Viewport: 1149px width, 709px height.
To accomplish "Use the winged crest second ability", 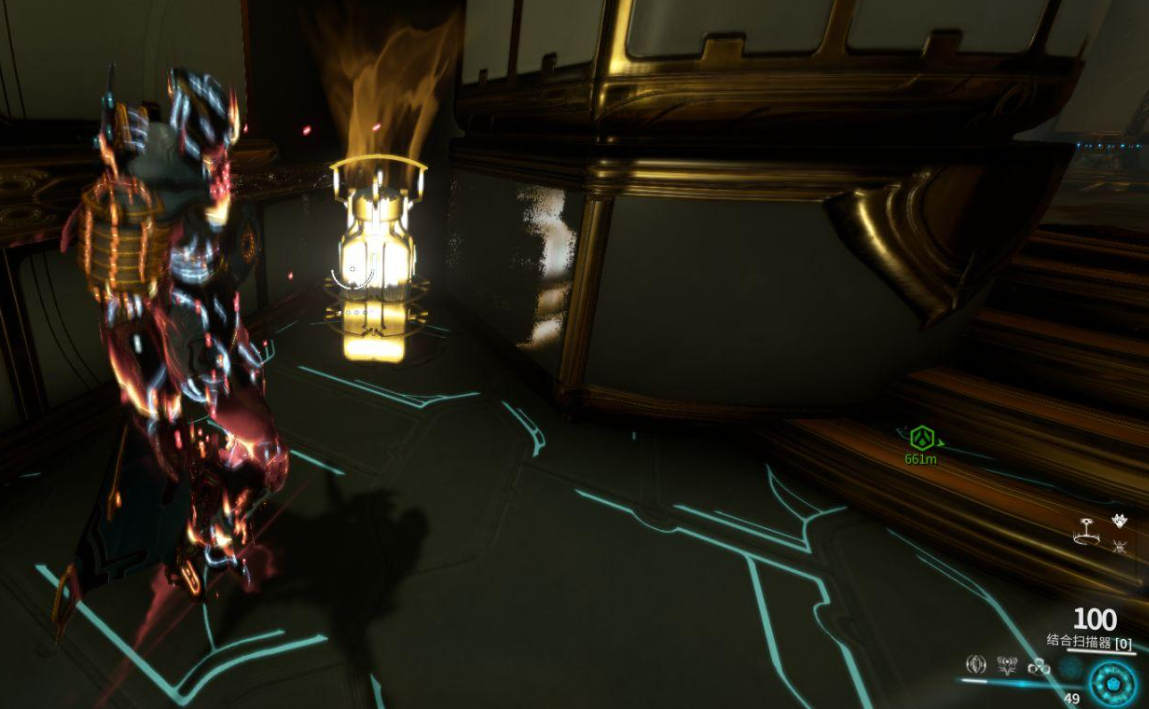I will coord(1008,665).
